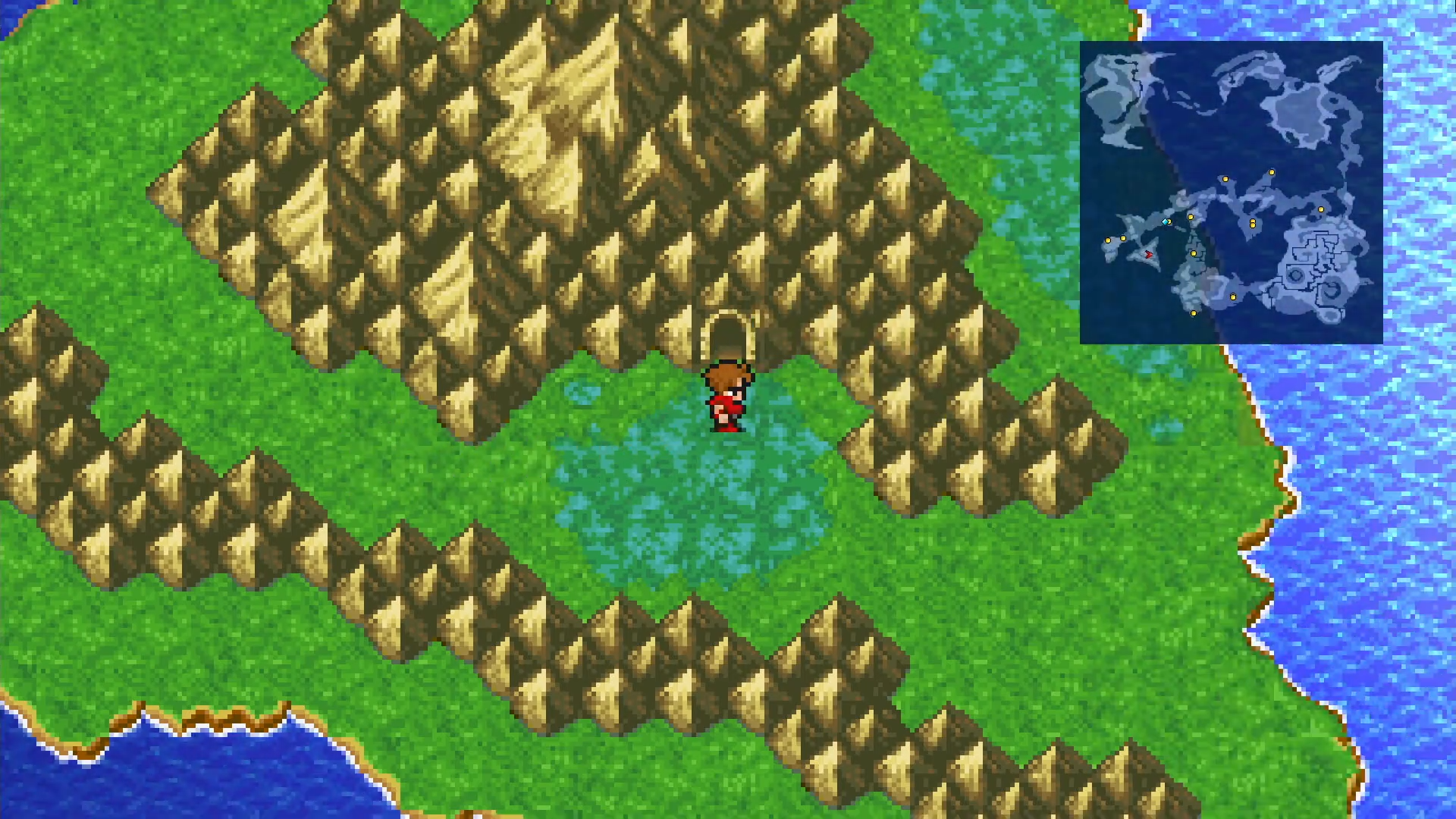Click the paired yellow markers near map center
Screen dimensions: 1456x819
coord(1252,223)
